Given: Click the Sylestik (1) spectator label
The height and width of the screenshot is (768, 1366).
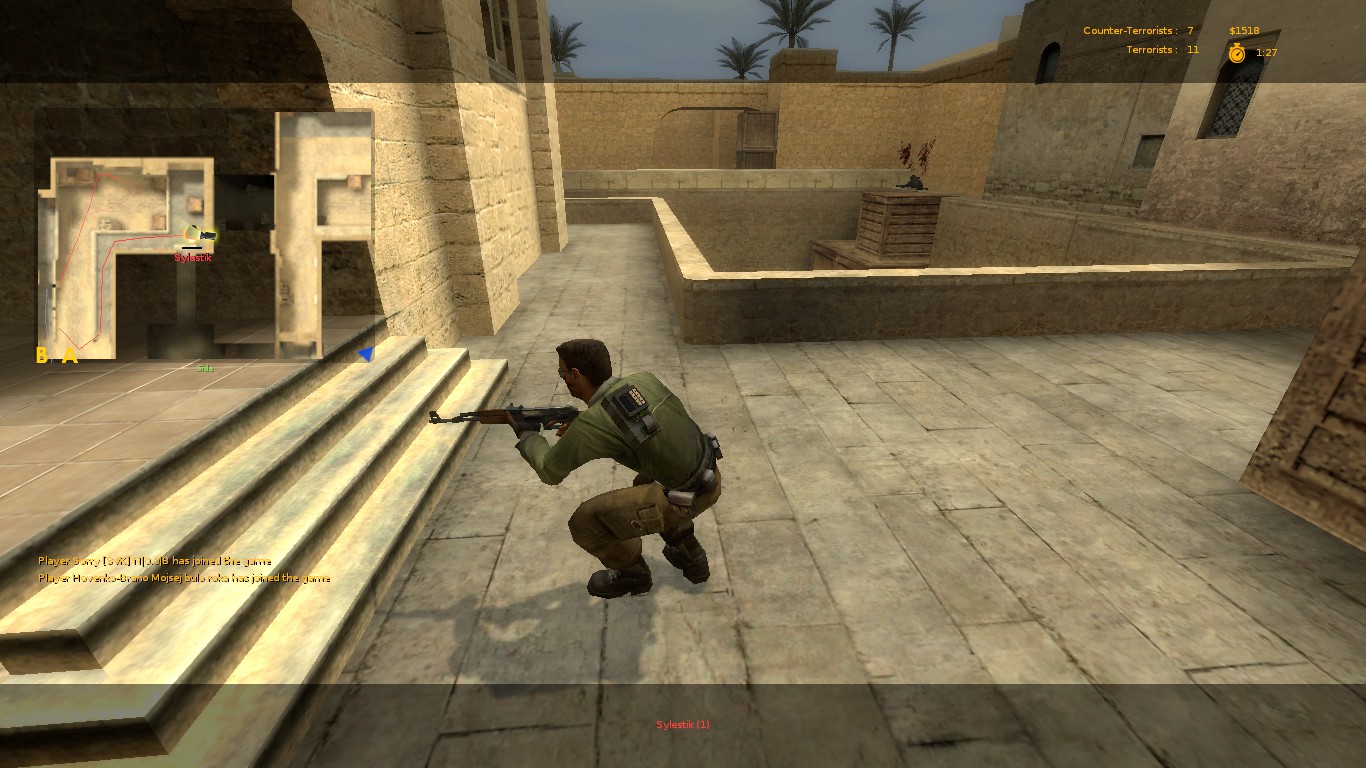Looking at the screenshot, I should point(682,725).
